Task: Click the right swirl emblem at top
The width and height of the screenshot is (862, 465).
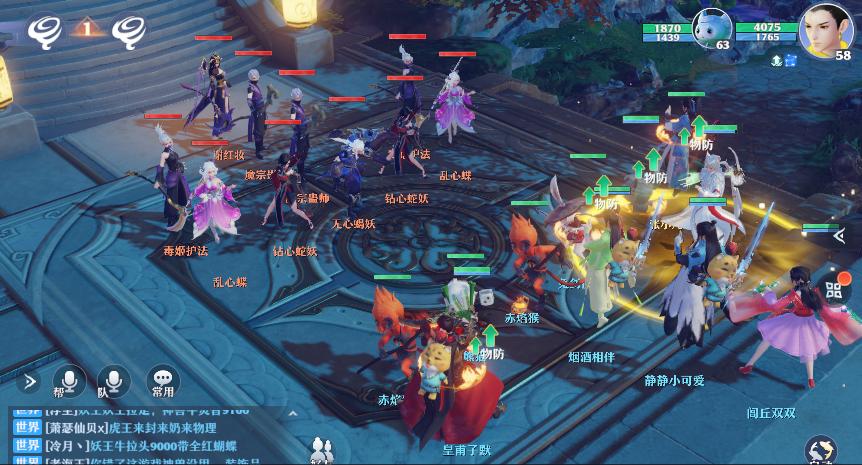Action: [131, 29]
